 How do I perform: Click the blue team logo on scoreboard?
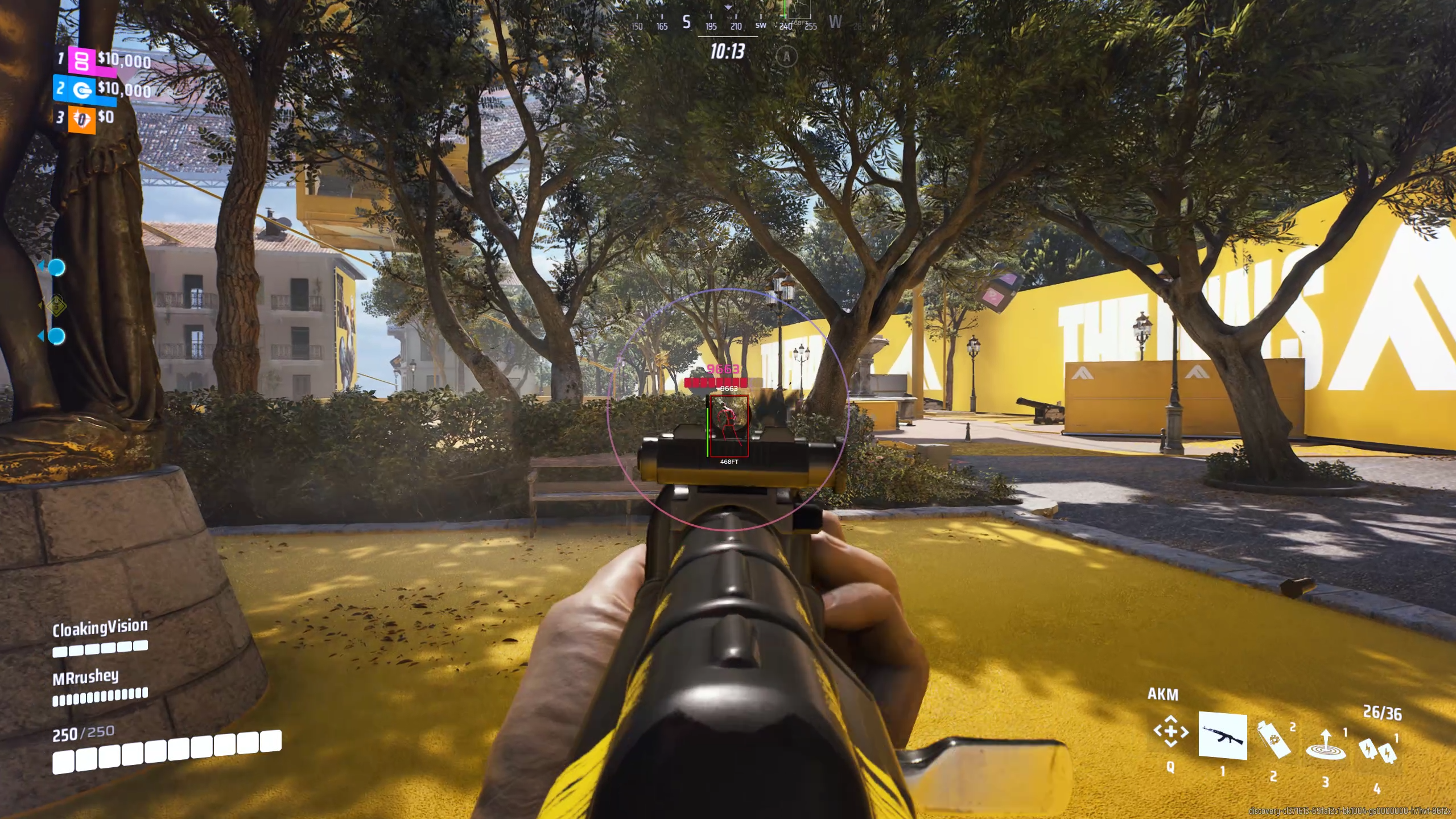tap(83, 90)
